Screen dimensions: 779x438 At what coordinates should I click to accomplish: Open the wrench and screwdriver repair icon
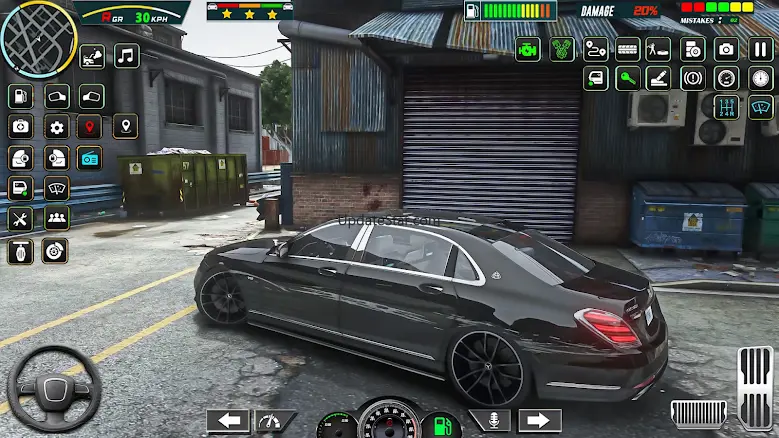point(21,219)
